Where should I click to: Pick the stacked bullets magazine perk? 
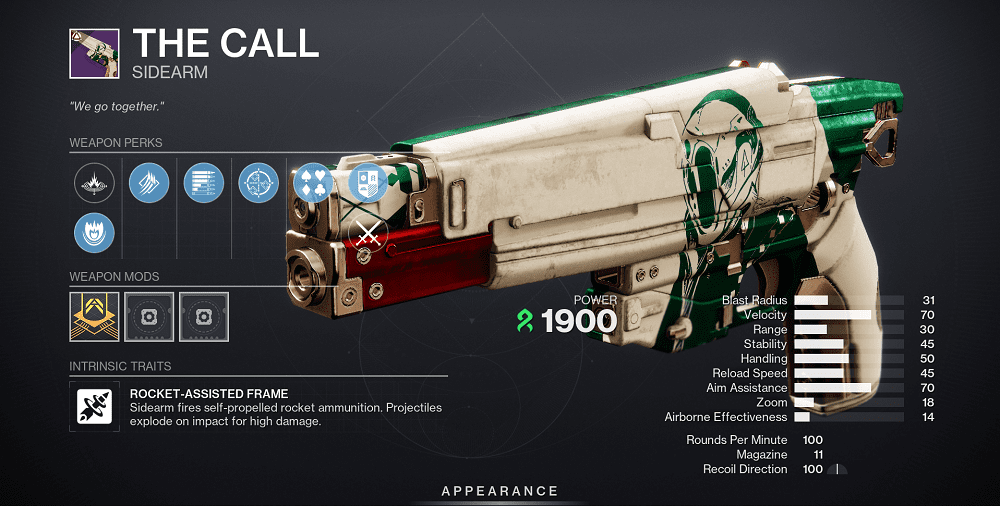[204, 183]
